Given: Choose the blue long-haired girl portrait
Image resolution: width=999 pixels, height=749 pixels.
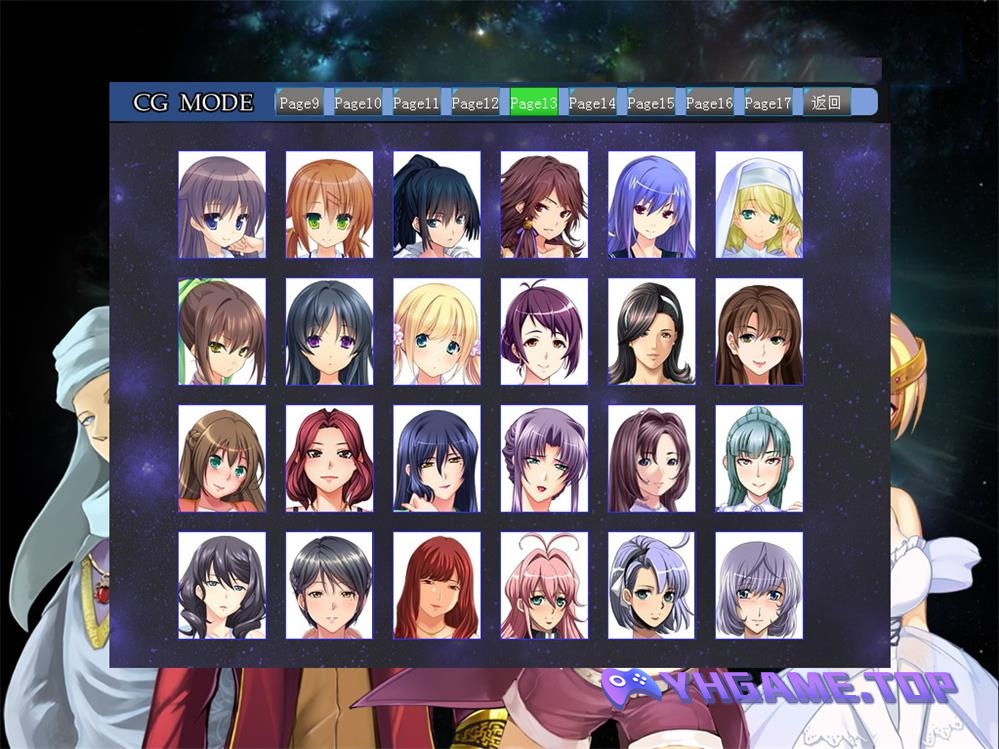Looking at the screenshot, I should click(651, 205).
